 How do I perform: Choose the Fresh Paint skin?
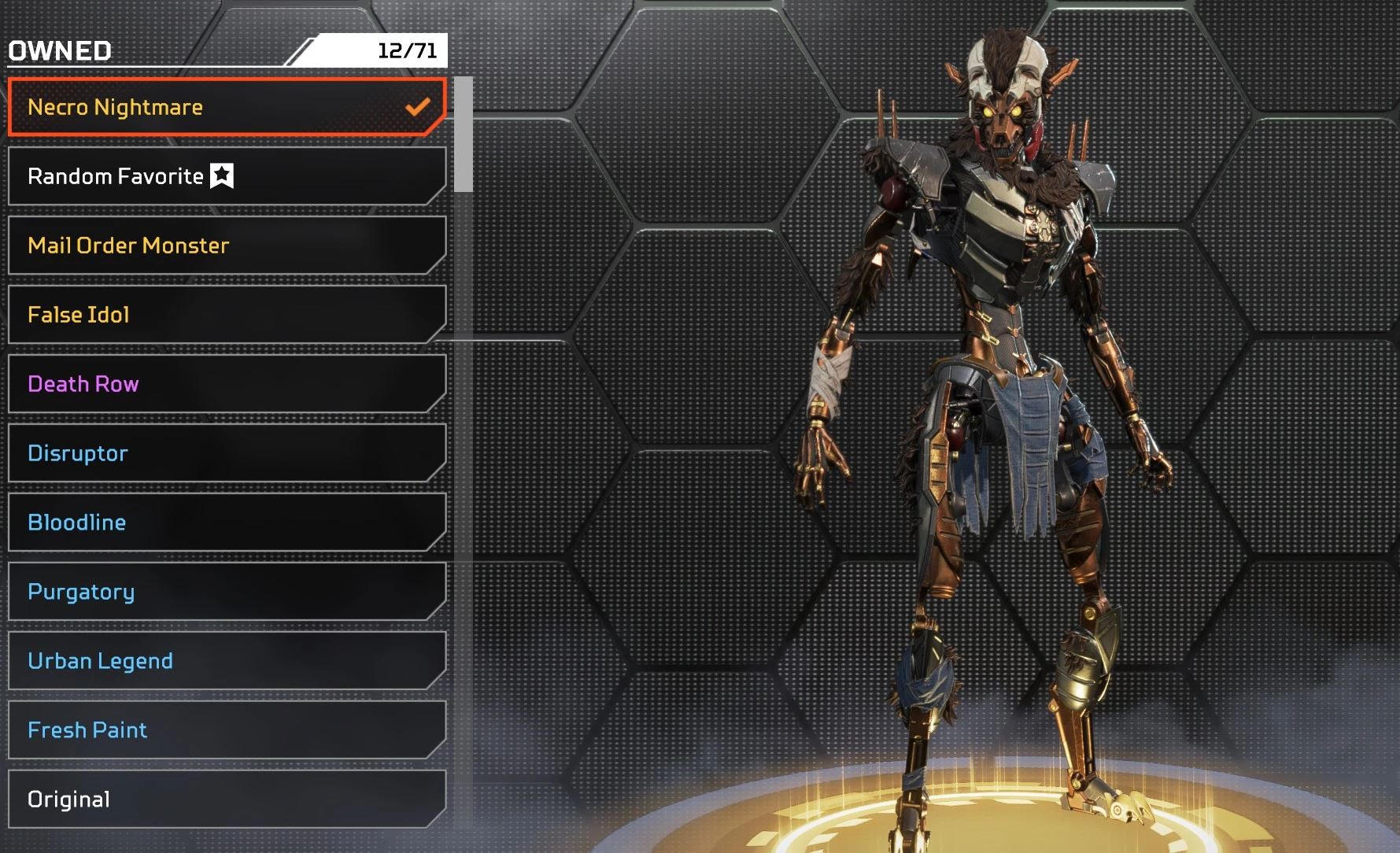(x=227, y=730)
